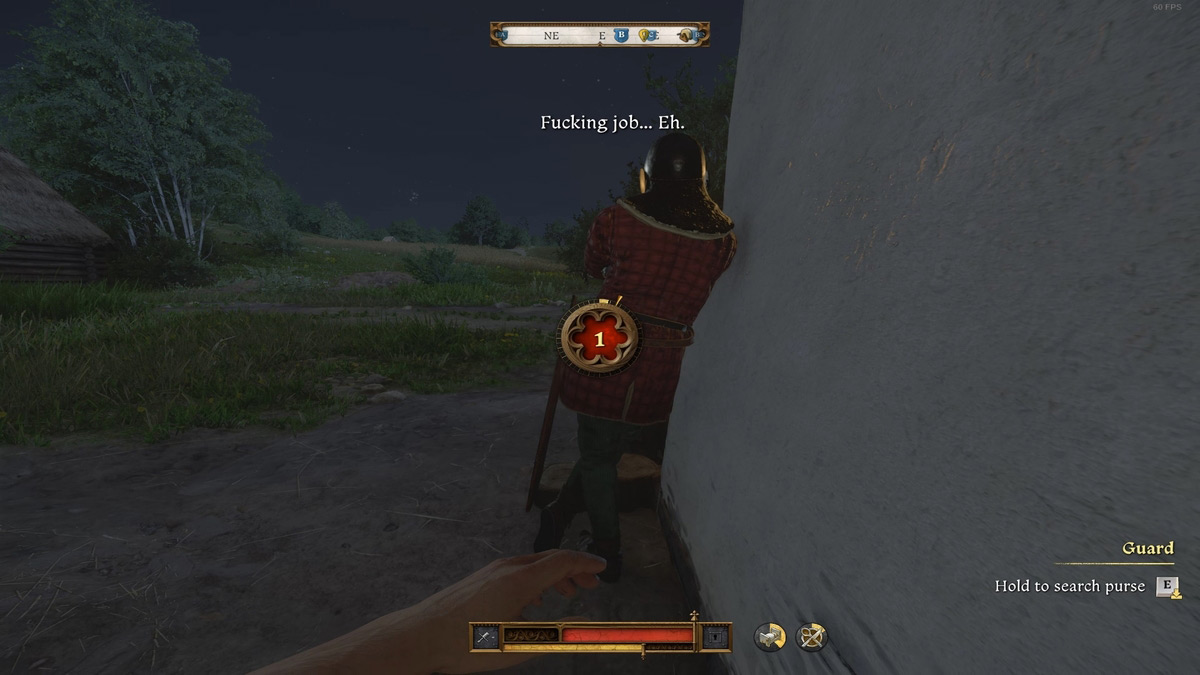Click the bed sleep status icon
This screenshot has height=675, width=1200.
click(769, 637)
